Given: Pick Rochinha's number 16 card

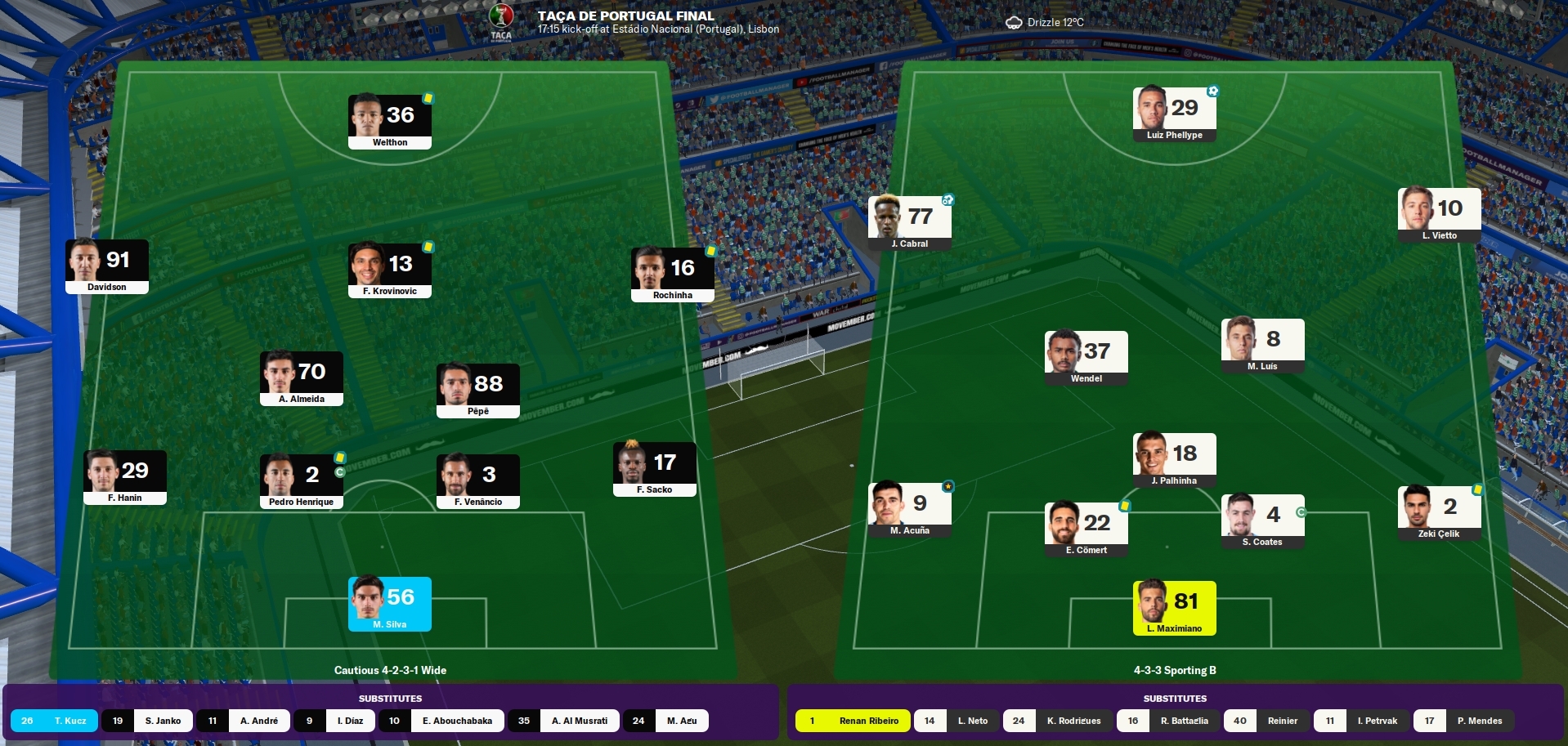Looking at the screenshot, I should tap(673, 275).
